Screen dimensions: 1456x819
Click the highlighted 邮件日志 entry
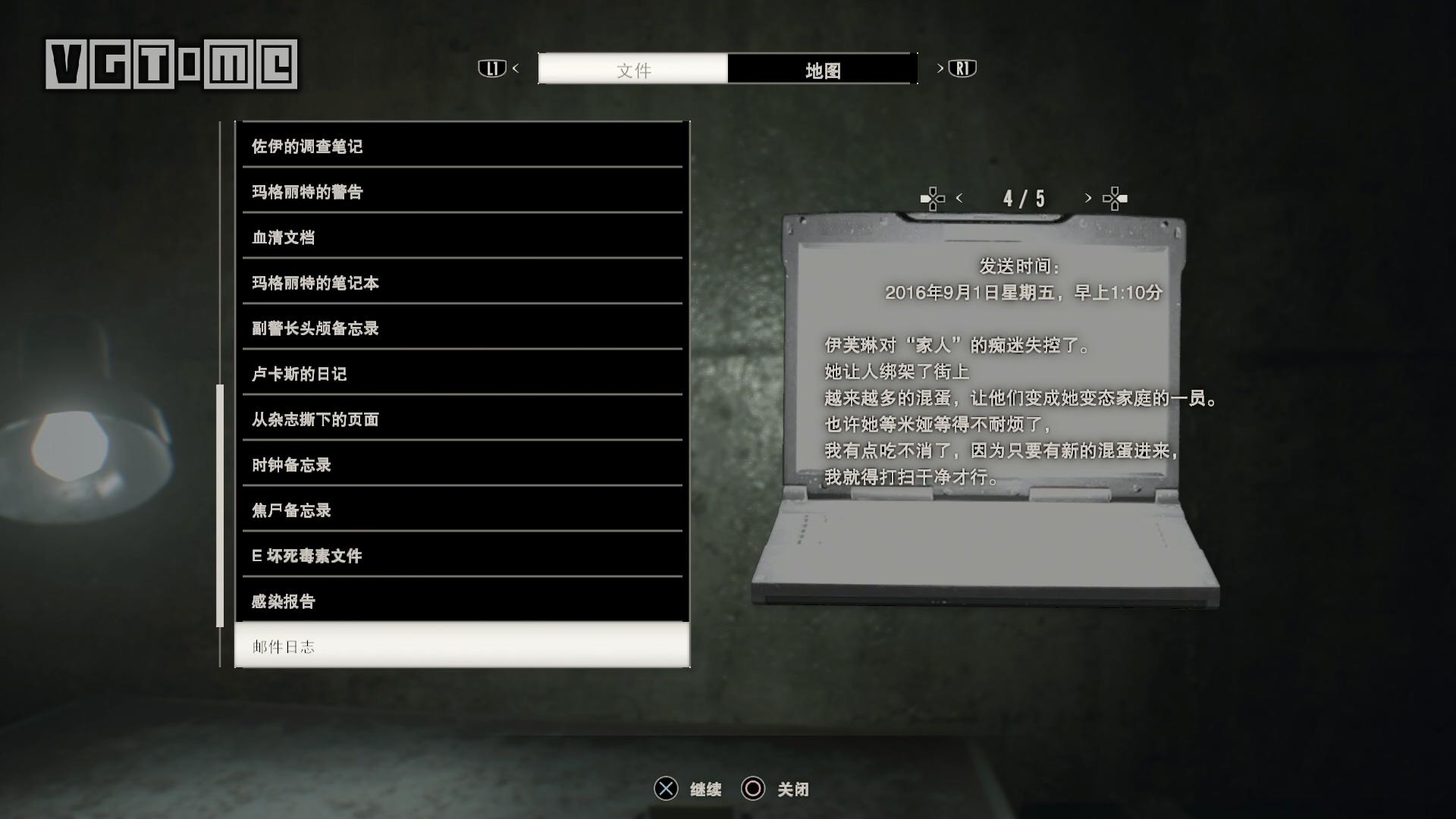point(462,646)
